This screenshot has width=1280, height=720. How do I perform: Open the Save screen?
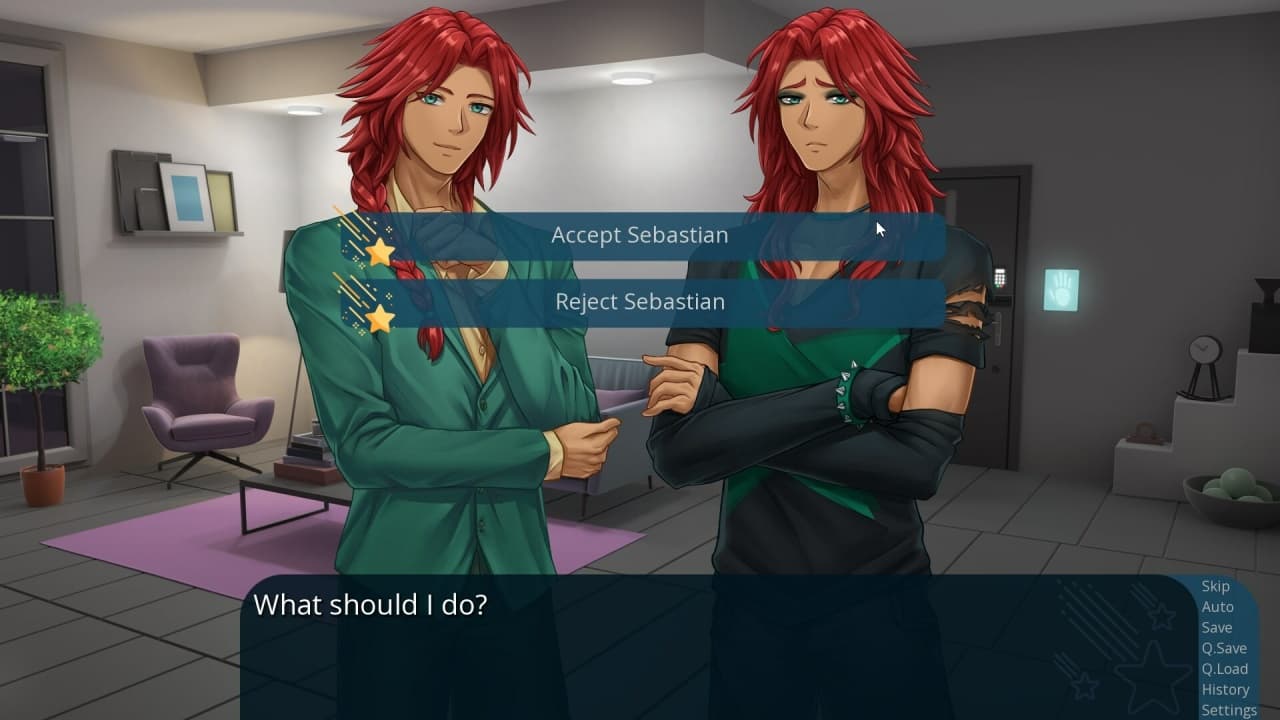1216,628
